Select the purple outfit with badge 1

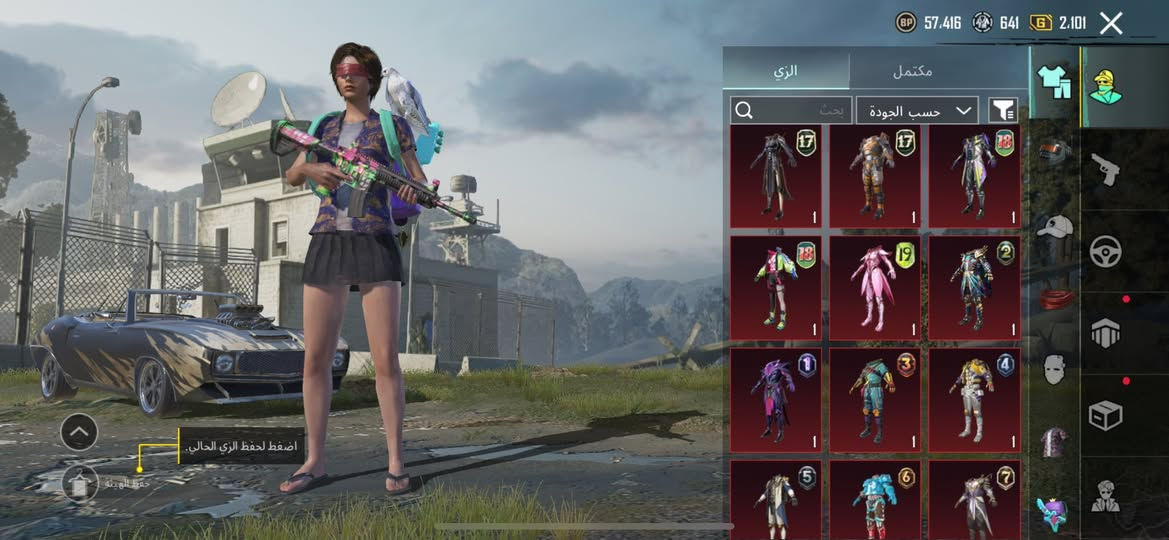(776, 397)
